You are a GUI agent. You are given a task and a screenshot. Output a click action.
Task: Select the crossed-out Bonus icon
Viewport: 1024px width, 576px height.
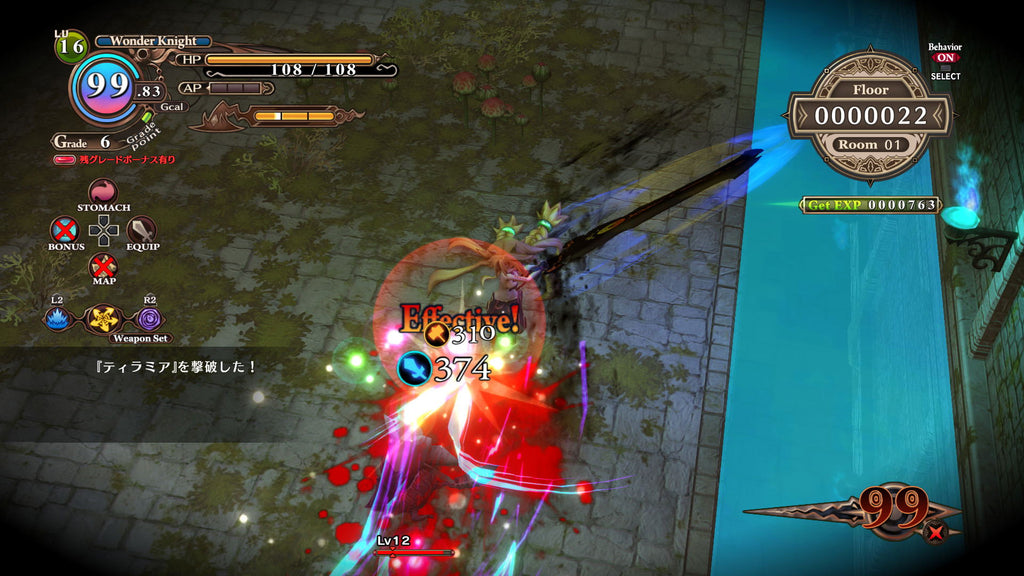[x=64, y=230]
